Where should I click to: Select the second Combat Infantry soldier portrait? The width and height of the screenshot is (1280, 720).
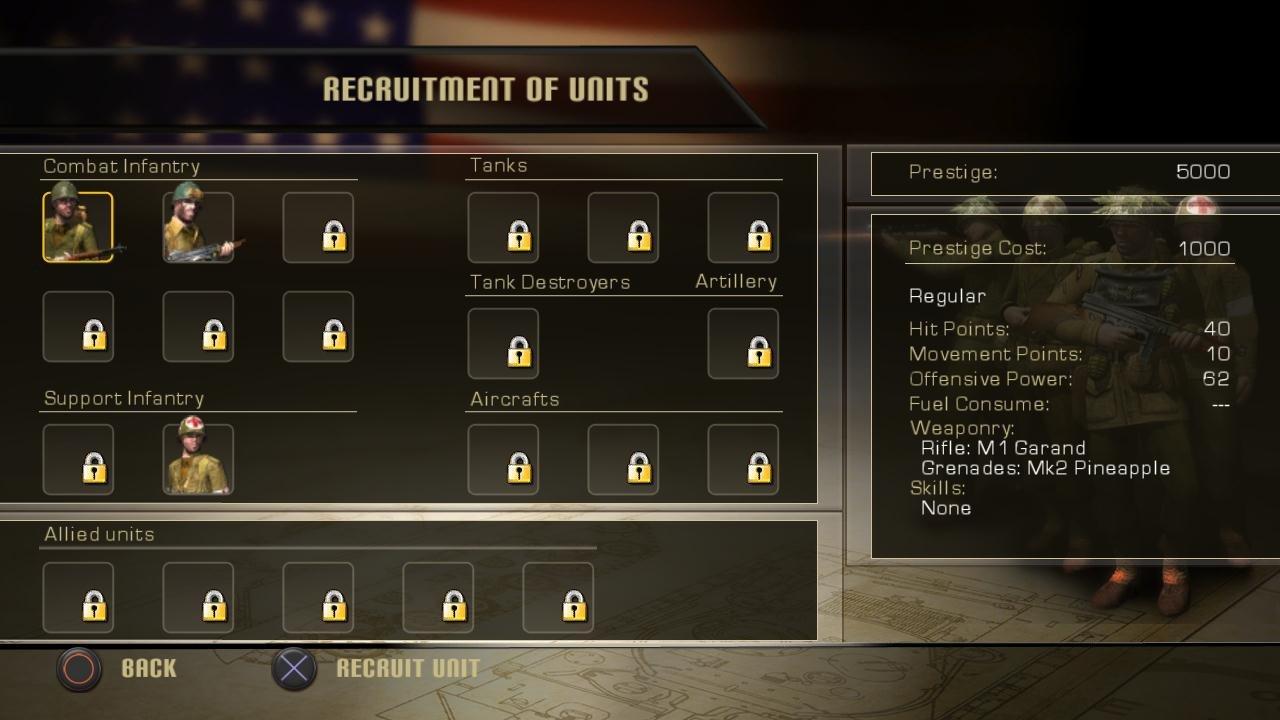pos(198,227)
